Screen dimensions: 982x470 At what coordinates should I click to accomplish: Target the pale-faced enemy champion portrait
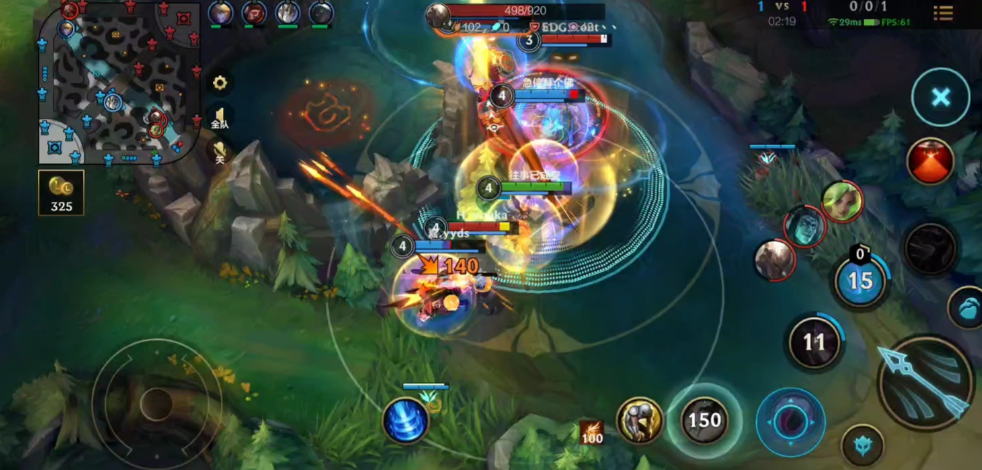[x=775, y=260]
